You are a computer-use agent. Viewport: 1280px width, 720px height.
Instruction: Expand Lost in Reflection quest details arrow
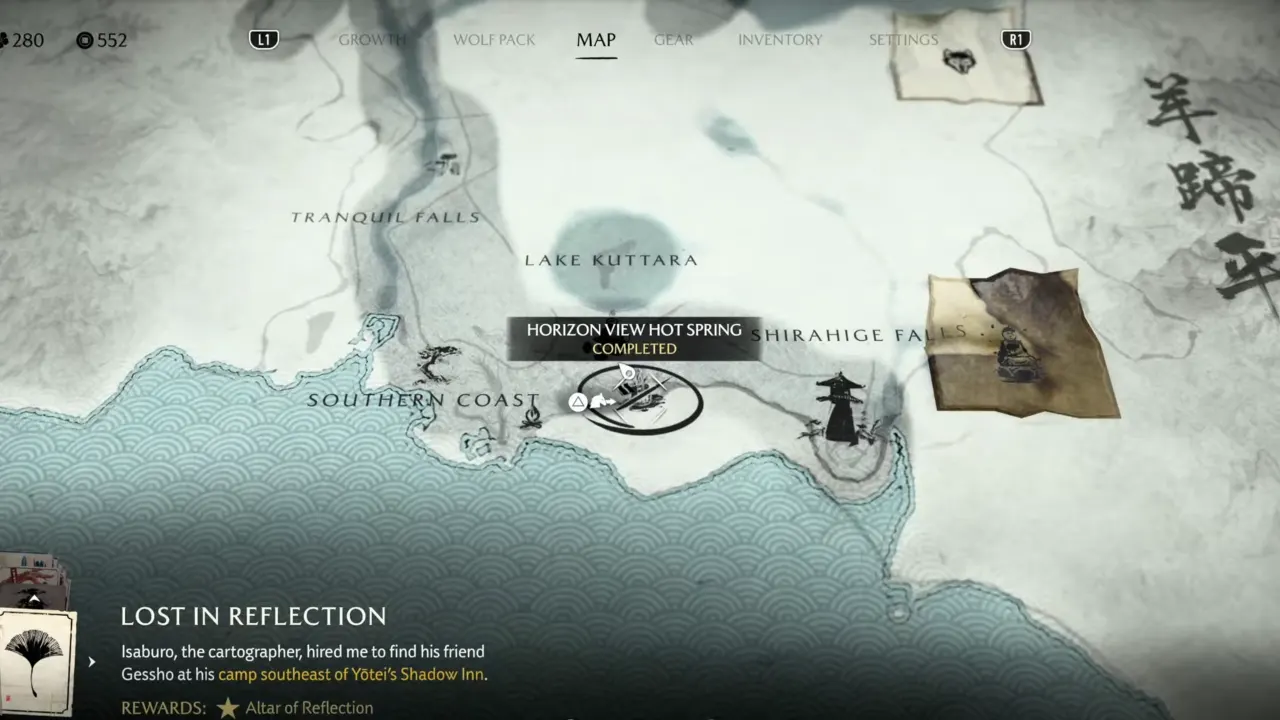click(92, 661)
